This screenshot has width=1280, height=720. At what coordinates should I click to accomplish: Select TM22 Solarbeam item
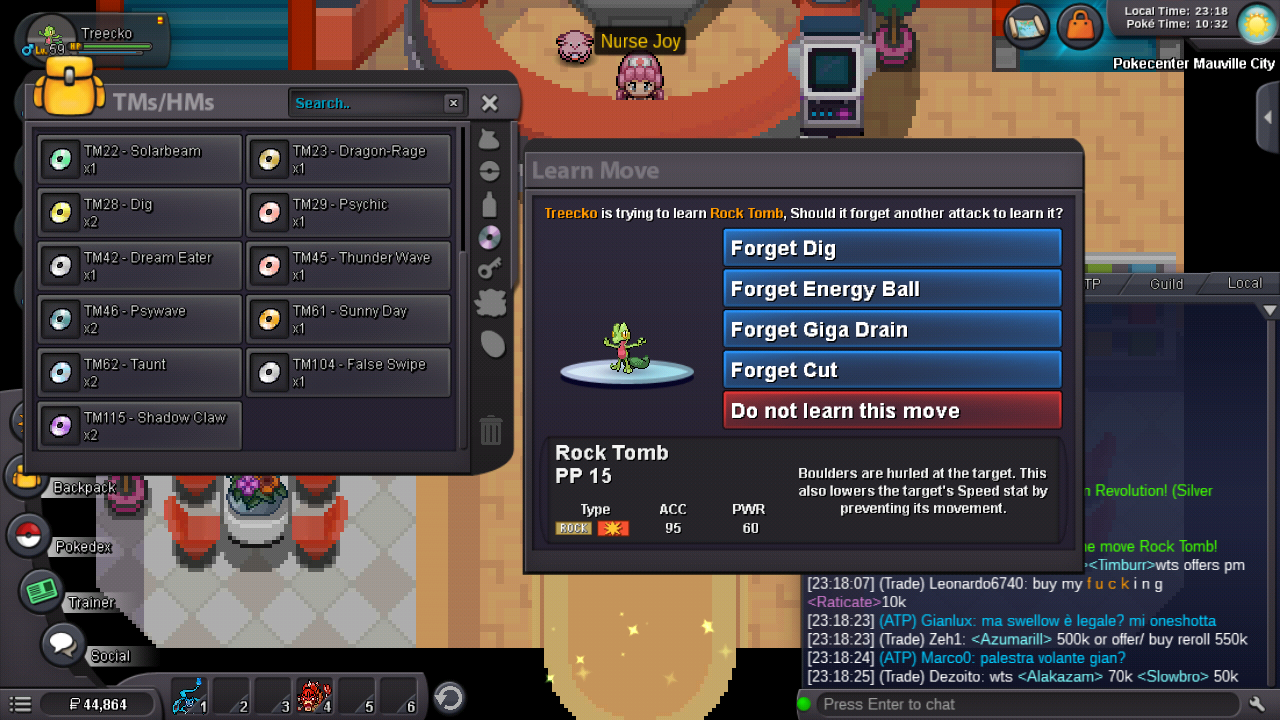[140, 159]
